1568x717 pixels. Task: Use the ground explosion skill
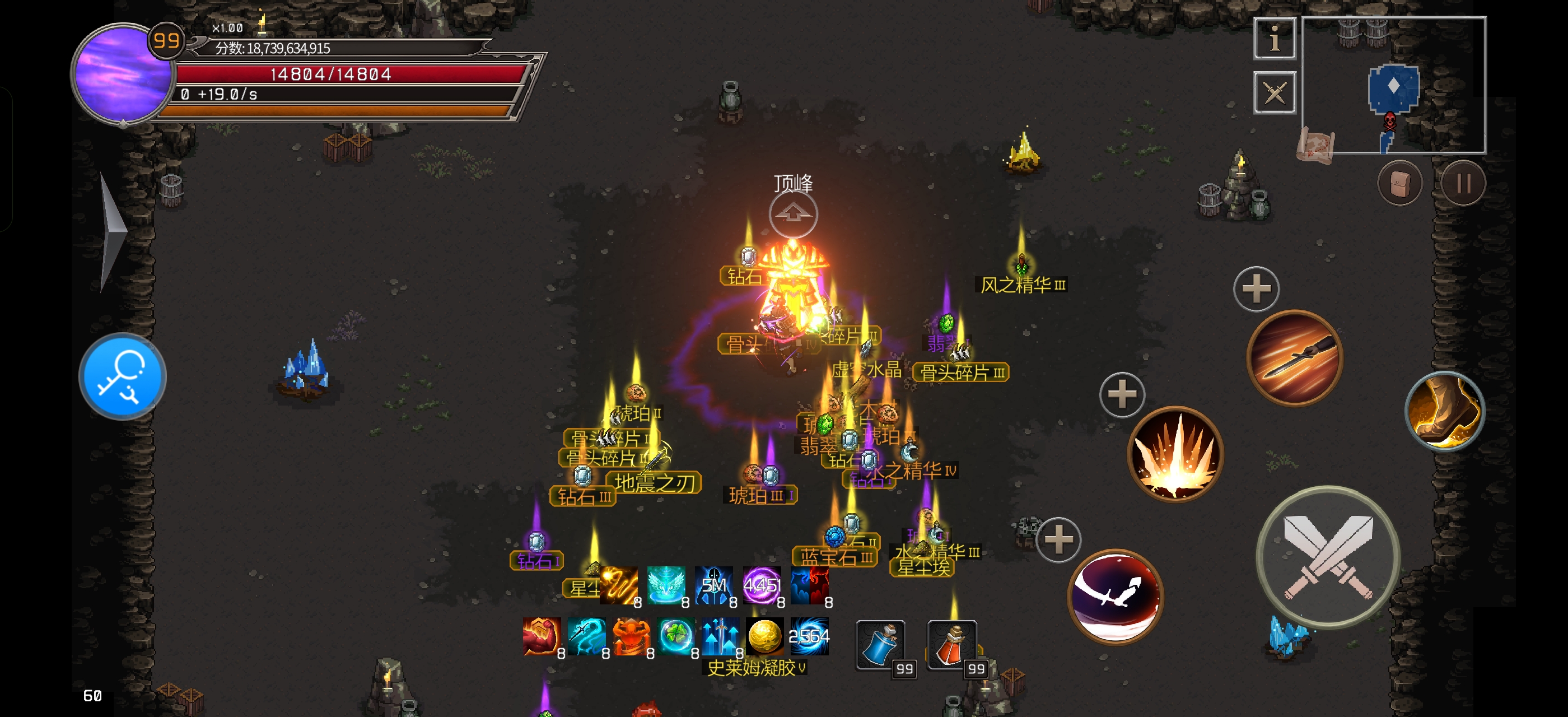[1175, 454]
